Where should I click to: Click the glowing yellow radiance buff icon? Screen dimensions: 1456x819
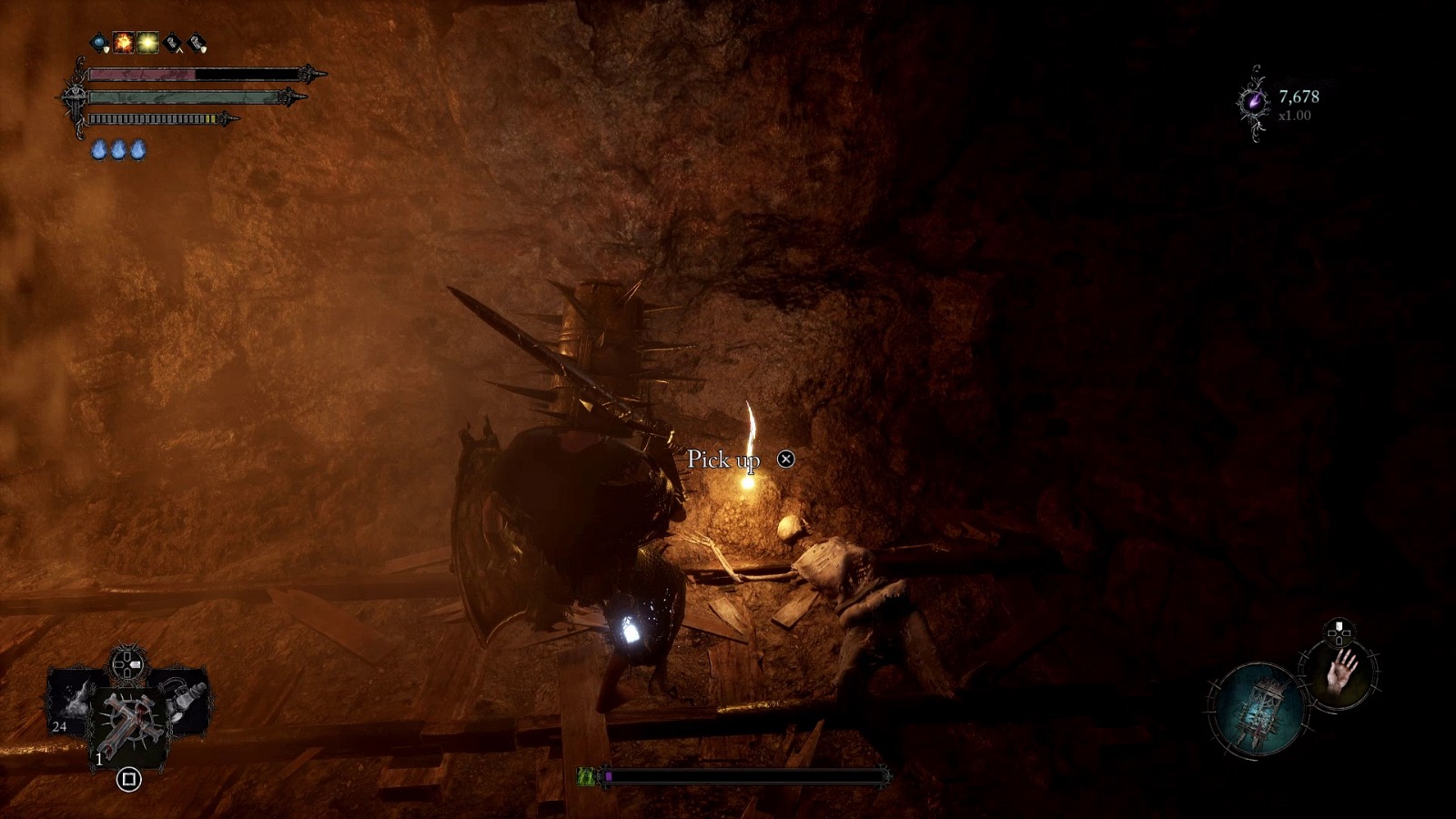147,43
